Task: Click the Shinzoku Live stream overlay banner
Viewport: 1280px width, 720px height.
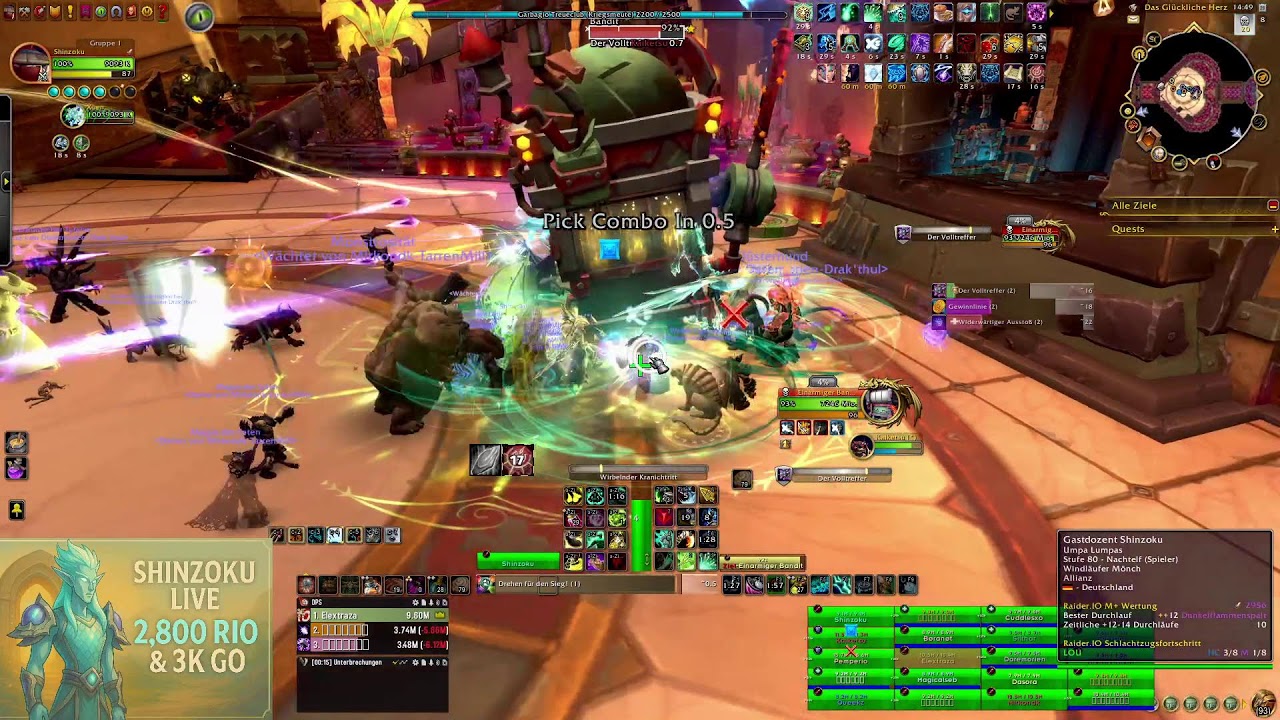Action: coord(135,630)
